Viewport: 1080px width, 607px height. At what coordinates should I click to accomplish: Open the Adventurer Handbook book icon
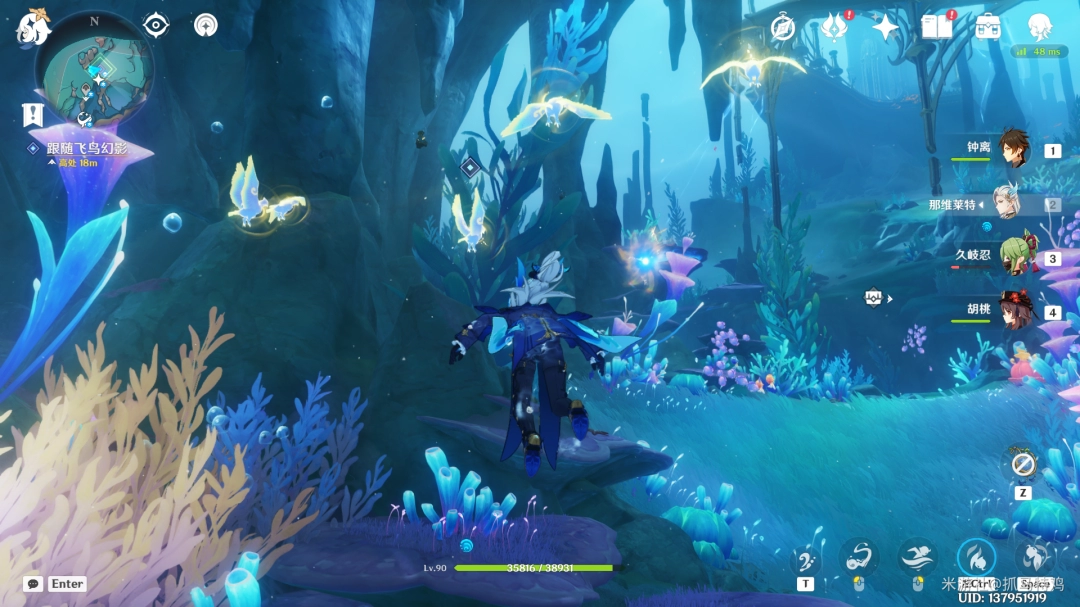click(x=936, y=27)
